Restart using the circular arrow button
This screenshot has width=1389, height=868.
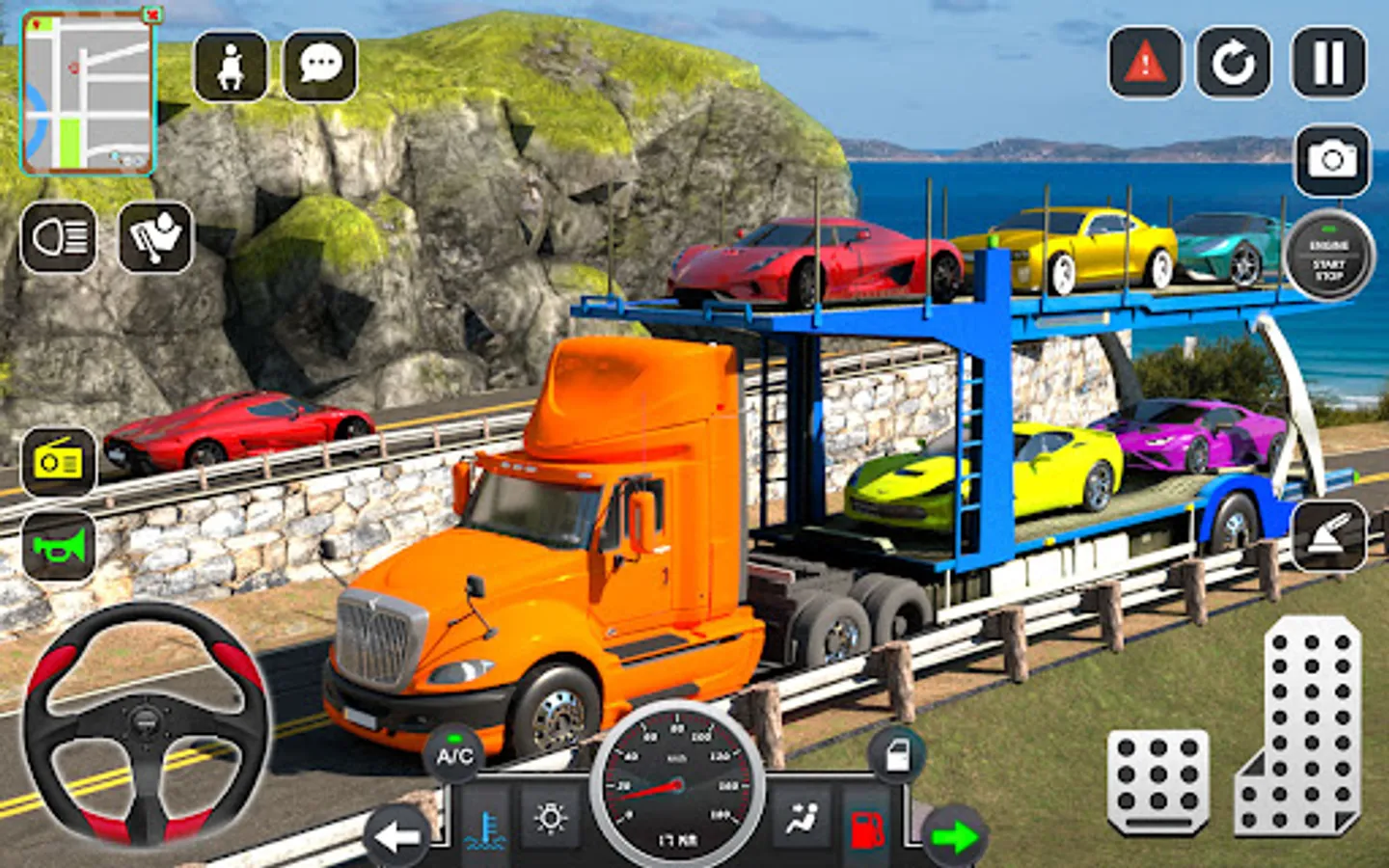[1234, 64]
